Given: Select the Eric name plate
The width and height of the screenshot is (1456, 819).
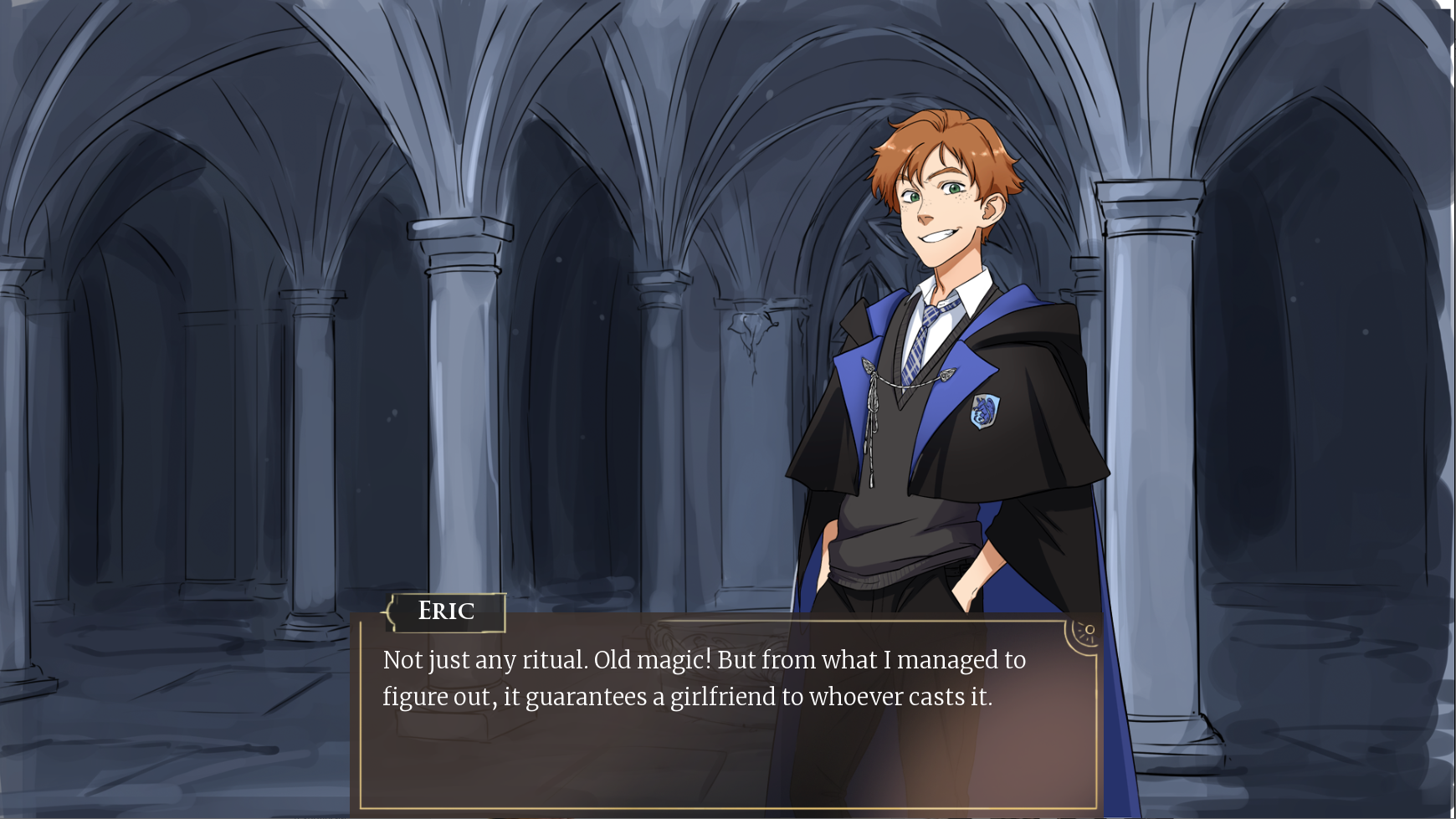Looking at the screenshot, I should (x=446, y=612).
